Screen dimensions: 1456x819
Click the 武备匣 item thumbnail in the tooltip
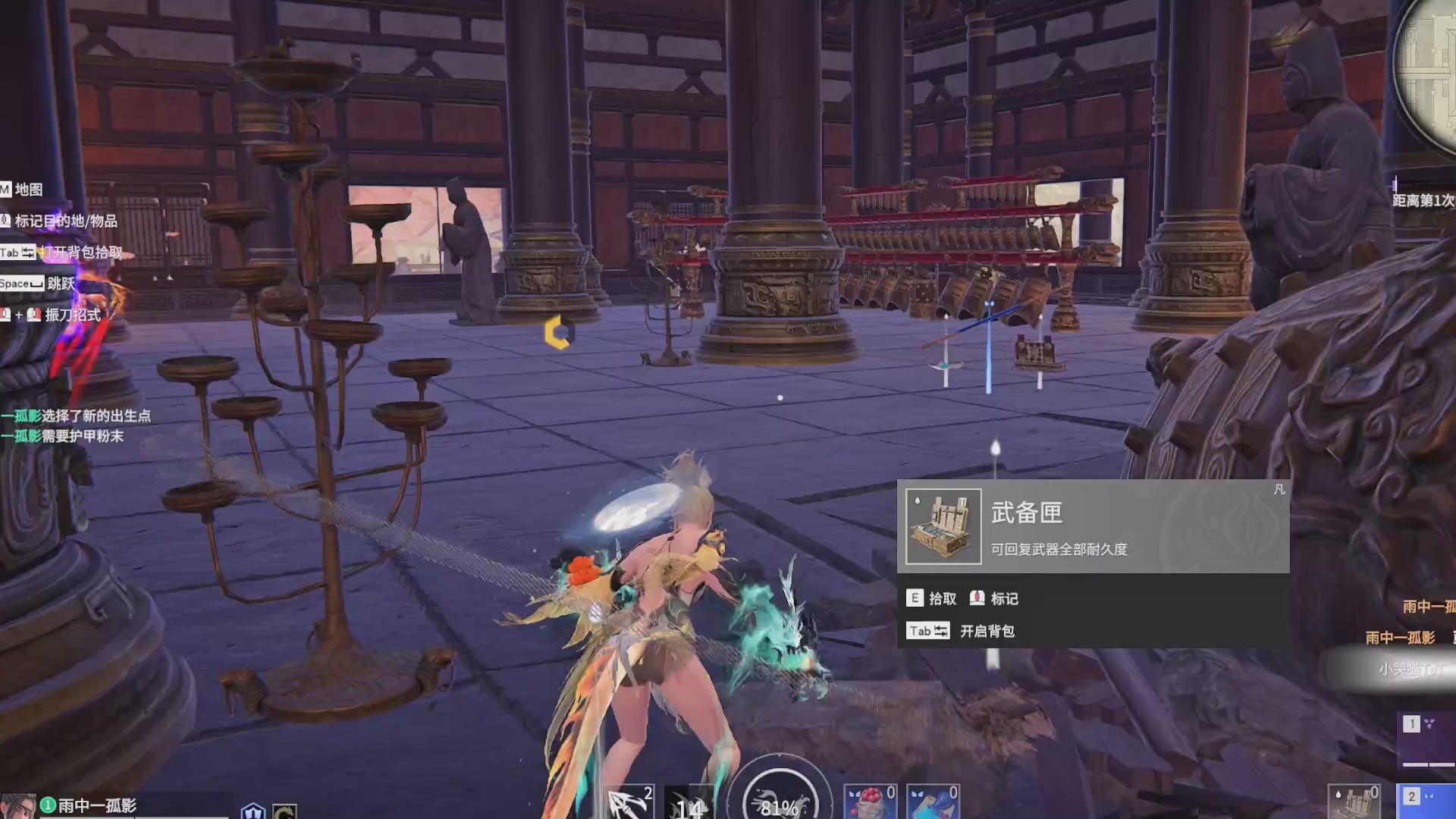pos(942,525)
